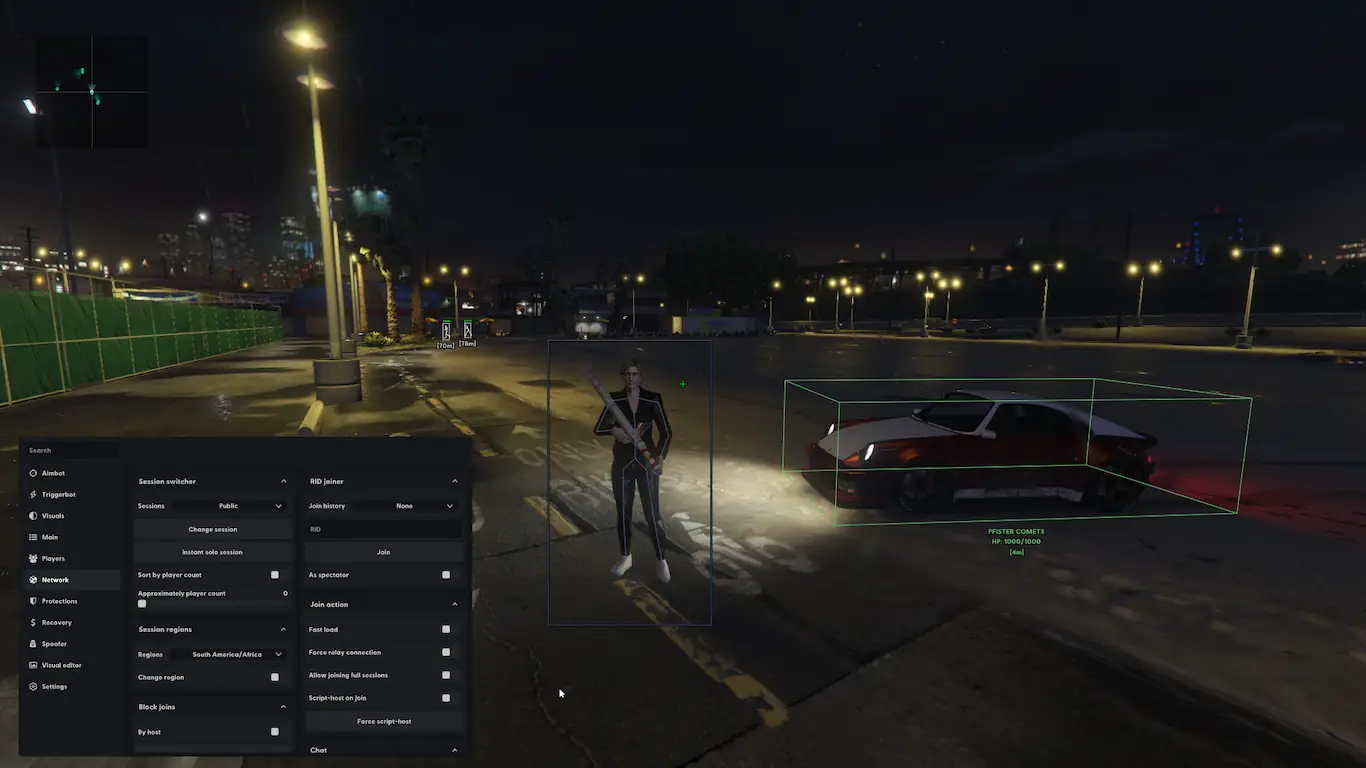
Task: Click the Join button under RID
Action: 384,552
